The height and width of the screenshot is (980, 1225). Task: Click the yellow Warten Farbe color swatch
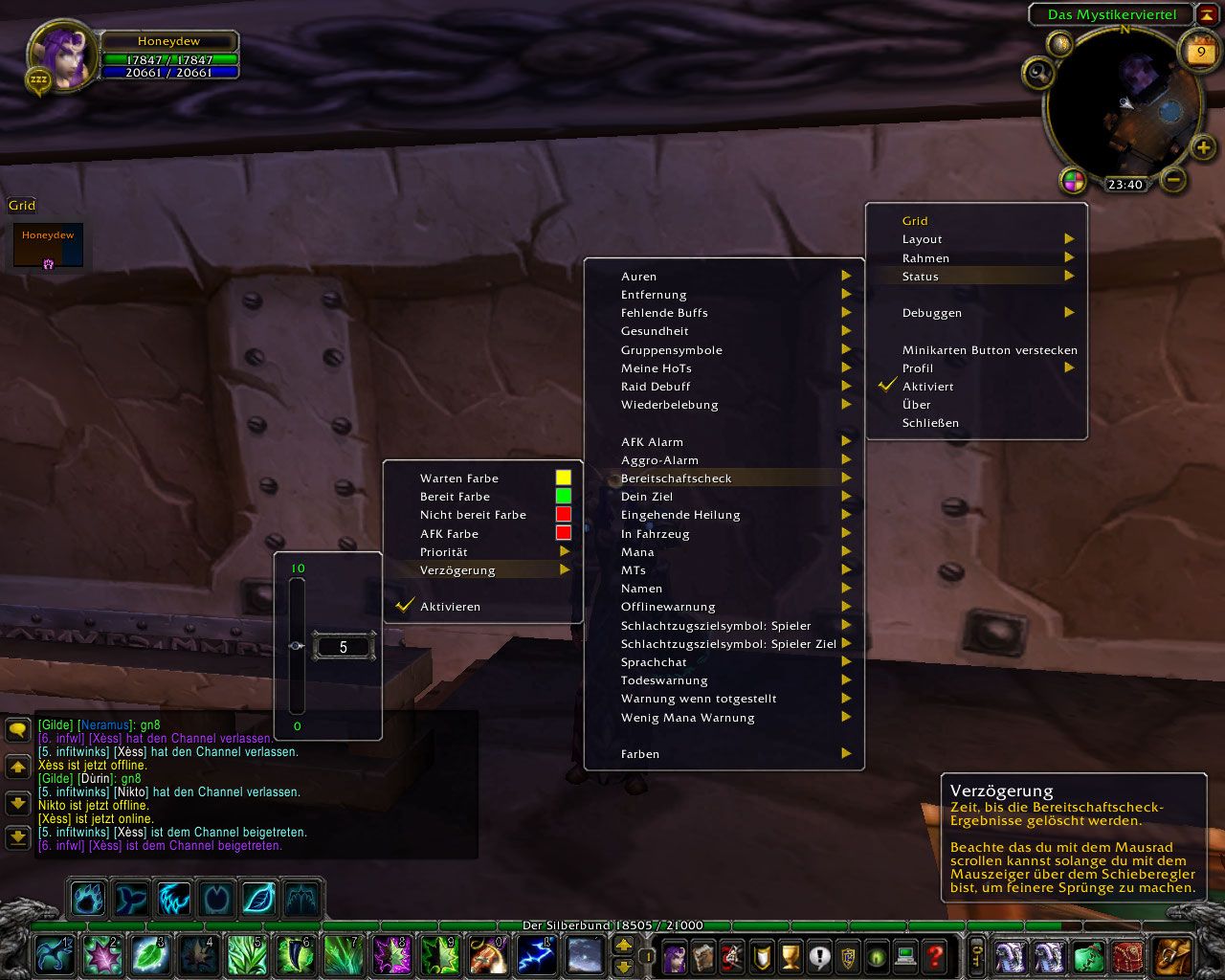tap(563, 478)
